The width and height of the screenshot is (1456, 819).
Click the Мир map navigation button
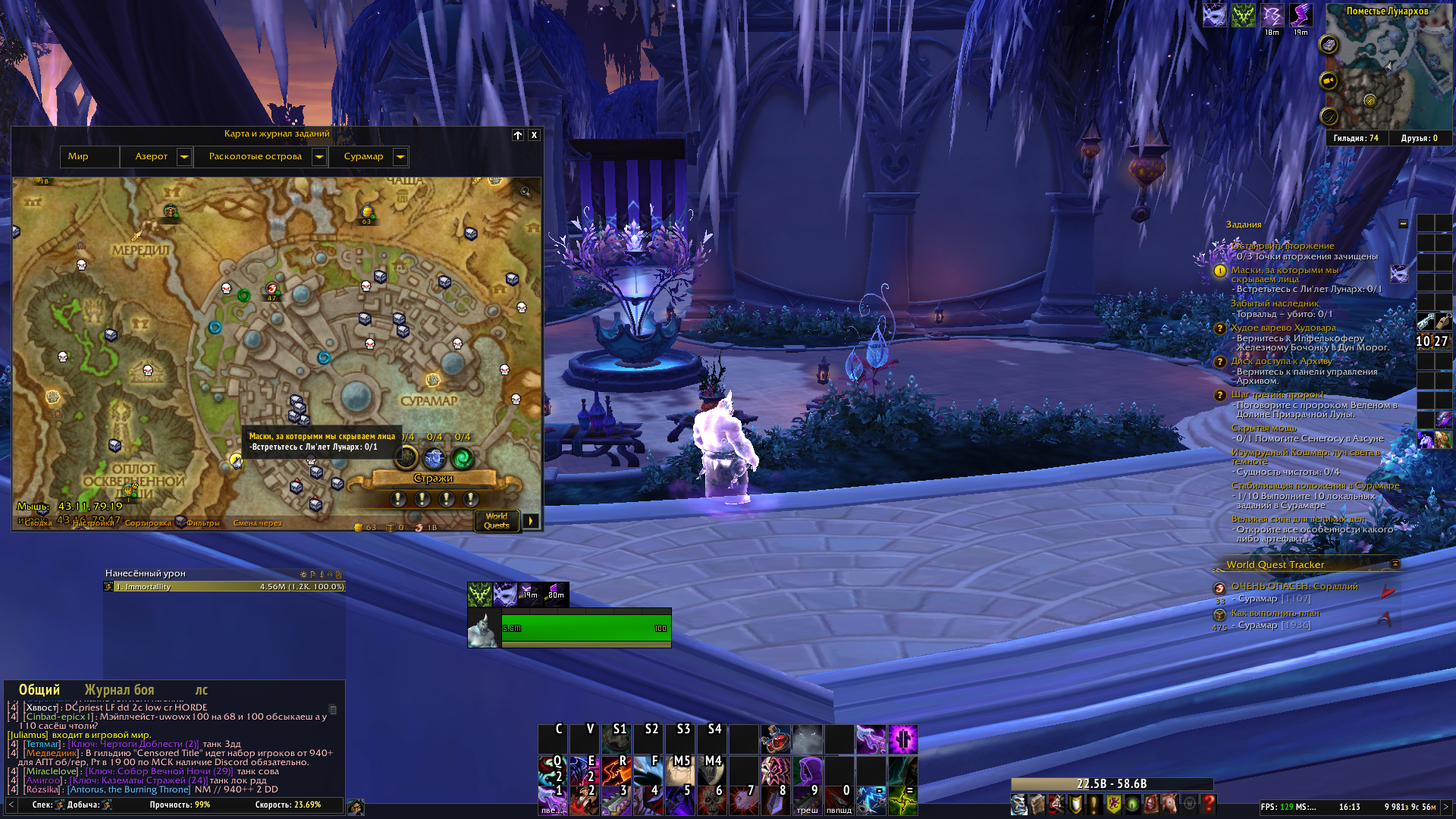(x=78, y=157)
